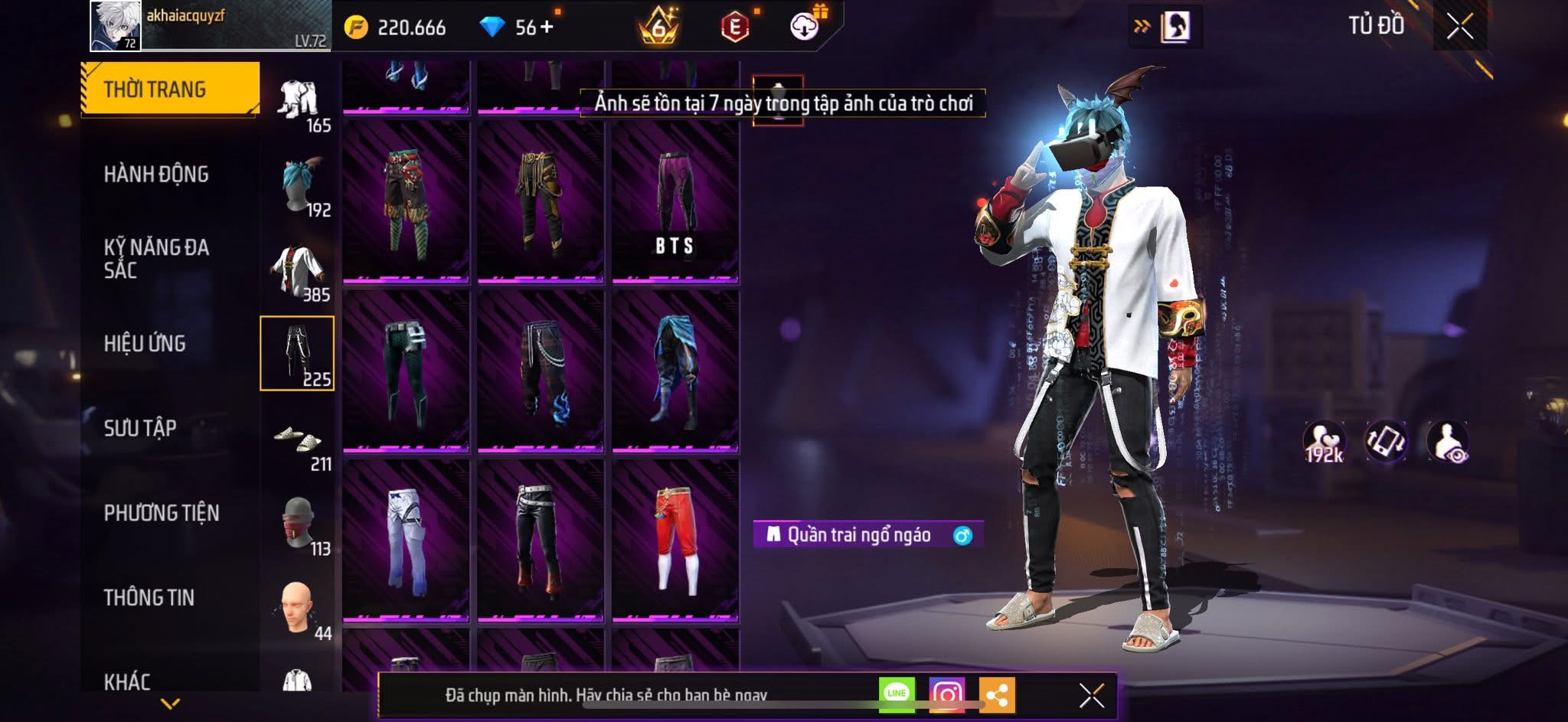This screenshot has height=722, width=1568.
Task: Pick the purple BTS pants
Action: [675, 203]
